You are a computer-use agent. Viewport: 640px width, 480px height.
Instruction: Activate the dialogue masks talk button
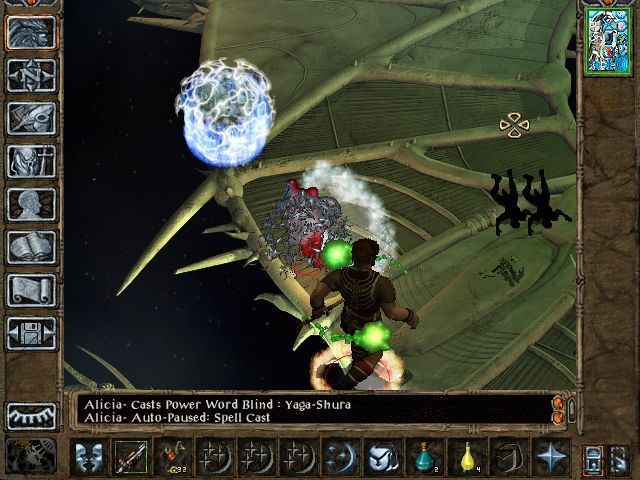(x=91, y=457)
